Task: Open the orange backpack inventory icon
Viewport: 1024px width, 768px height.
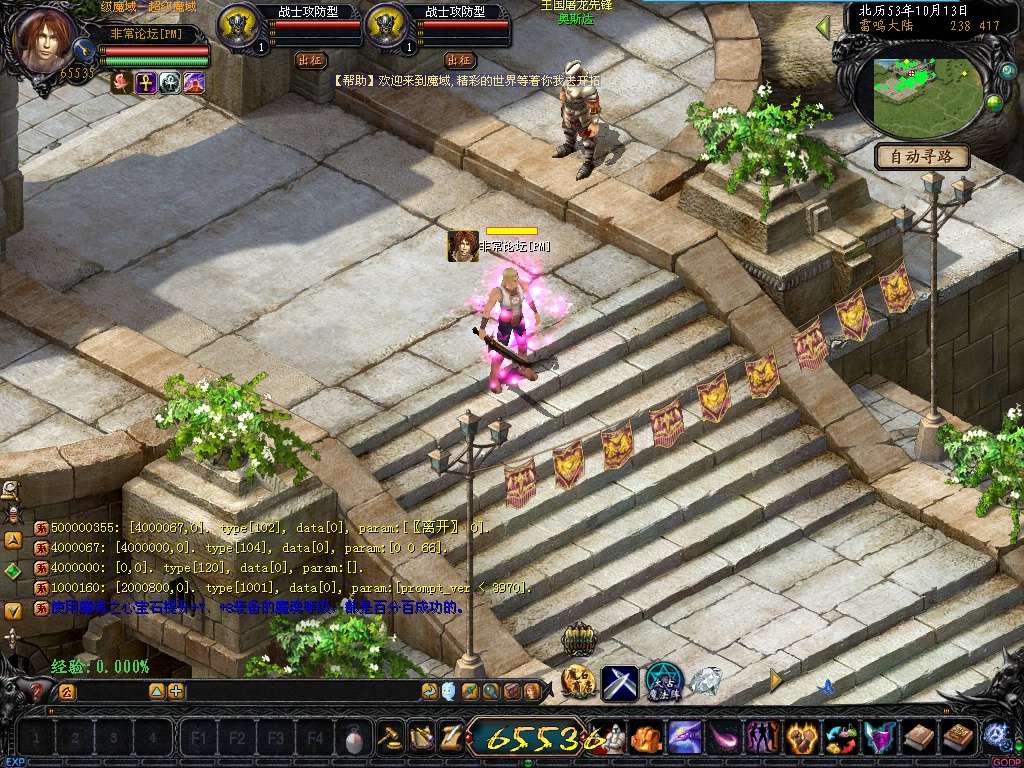Action: point(647,738)
